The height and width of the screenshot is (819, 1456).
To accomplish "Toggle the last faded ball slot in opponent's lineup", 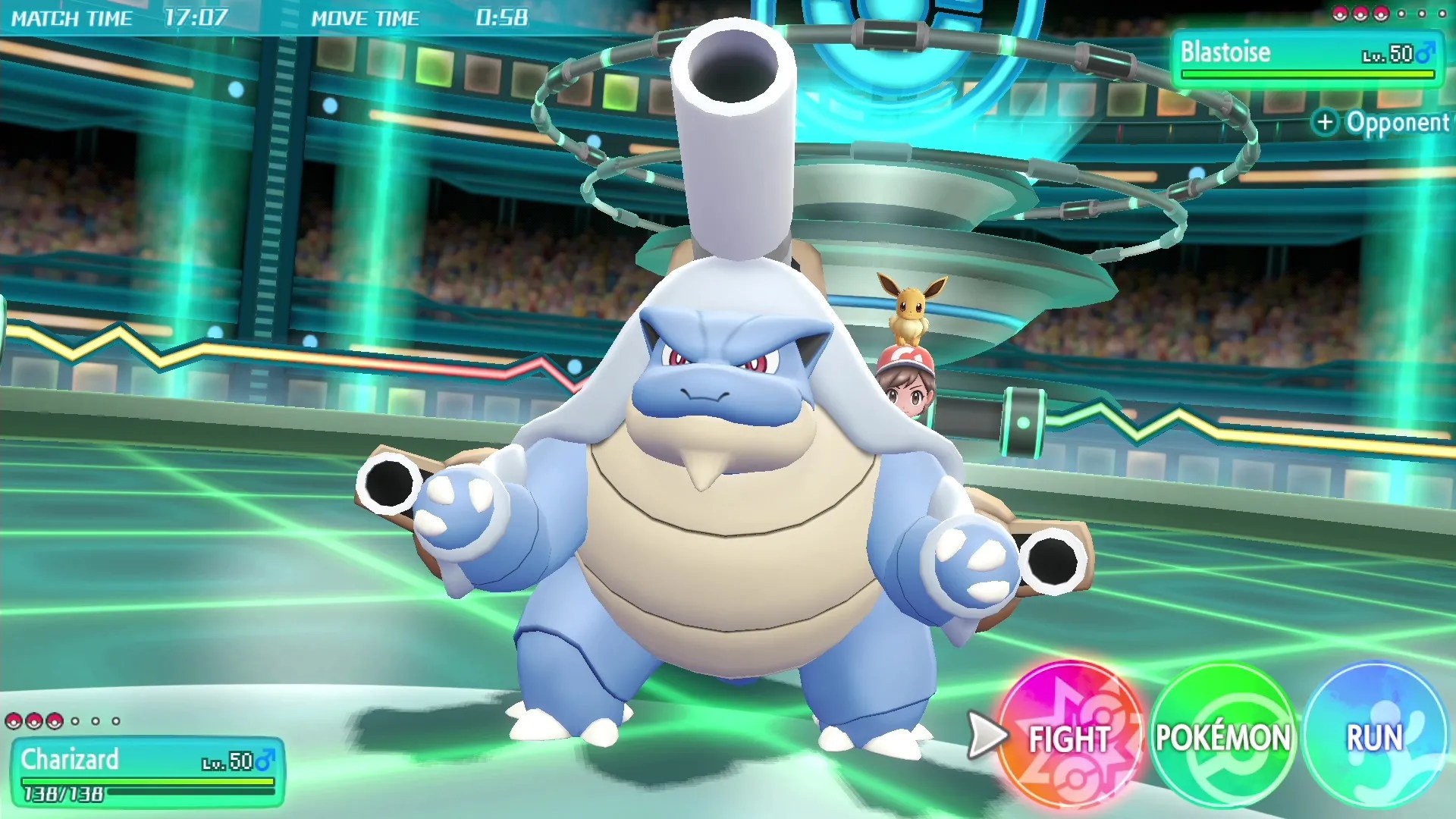I will point(1443,14).
